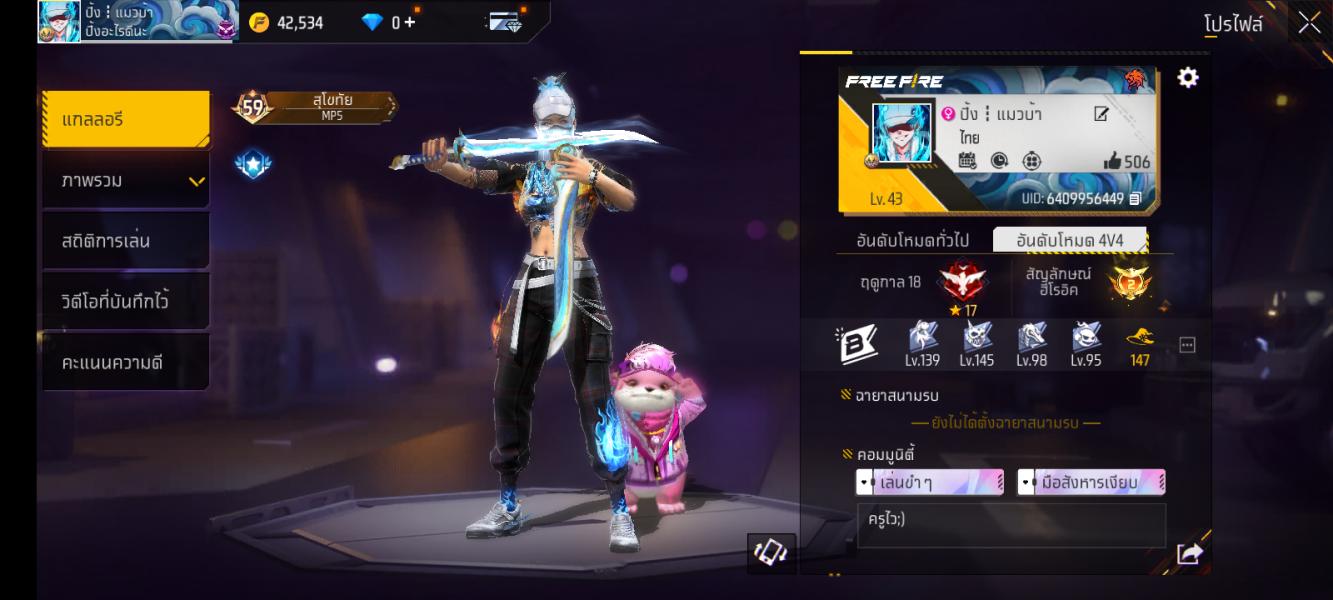
Task: View the คะแนนความดี honor score tab
Action: coord(125,362)
